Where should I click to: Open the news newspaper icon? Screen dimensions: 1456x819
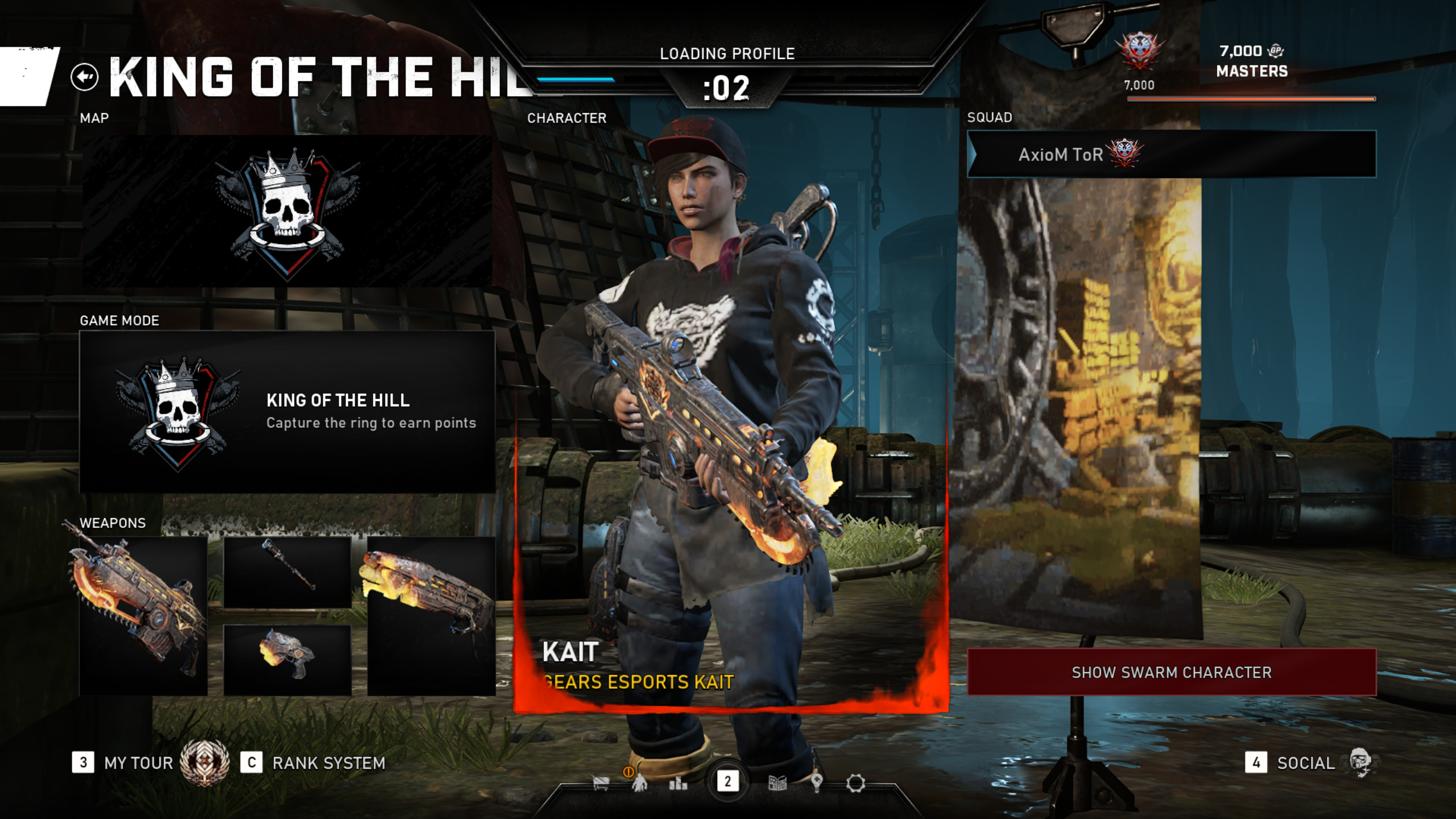777,784
